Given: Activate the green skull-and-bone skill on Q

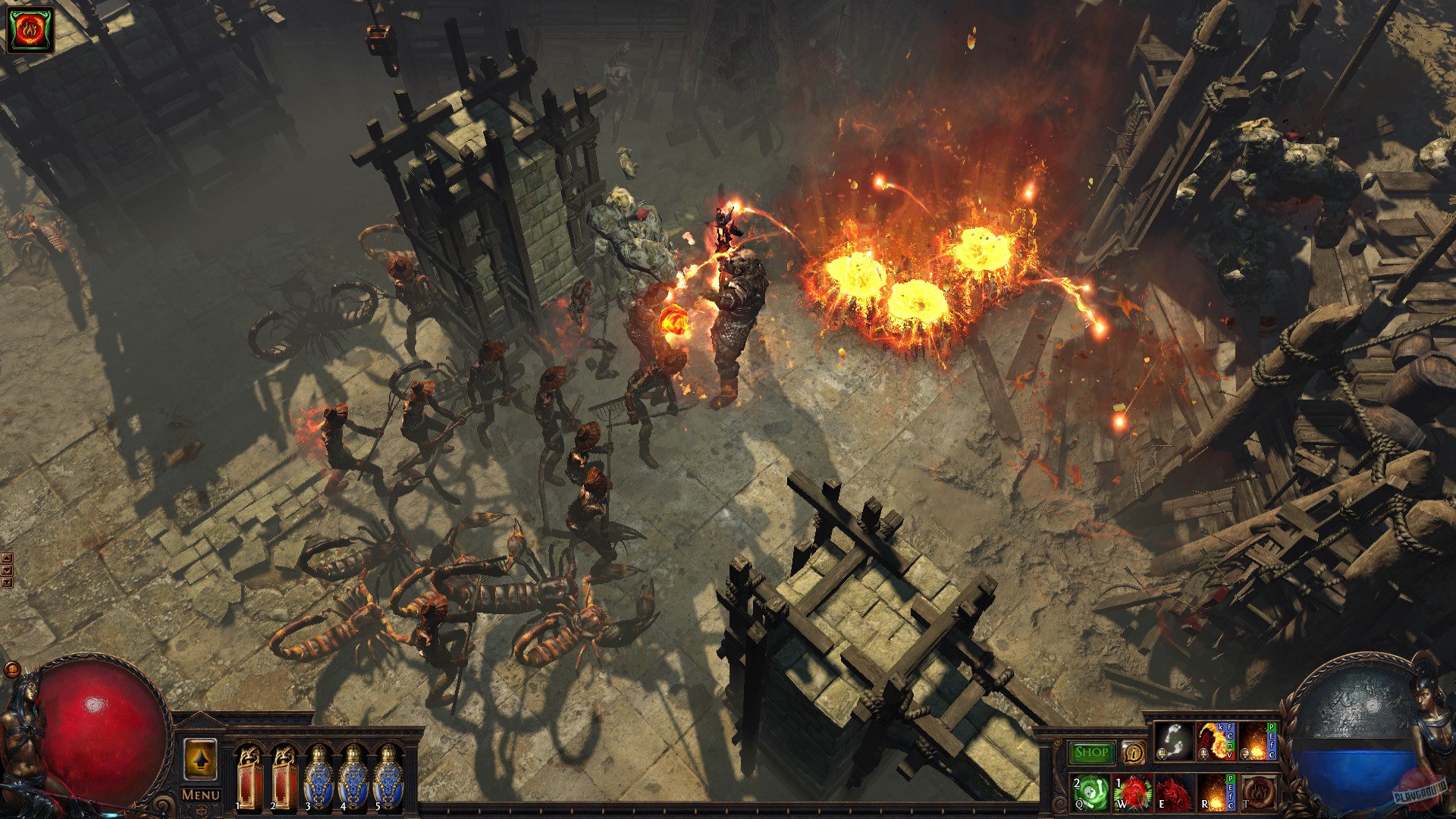Looking at the screenshot, I should tap(1090, 792).
